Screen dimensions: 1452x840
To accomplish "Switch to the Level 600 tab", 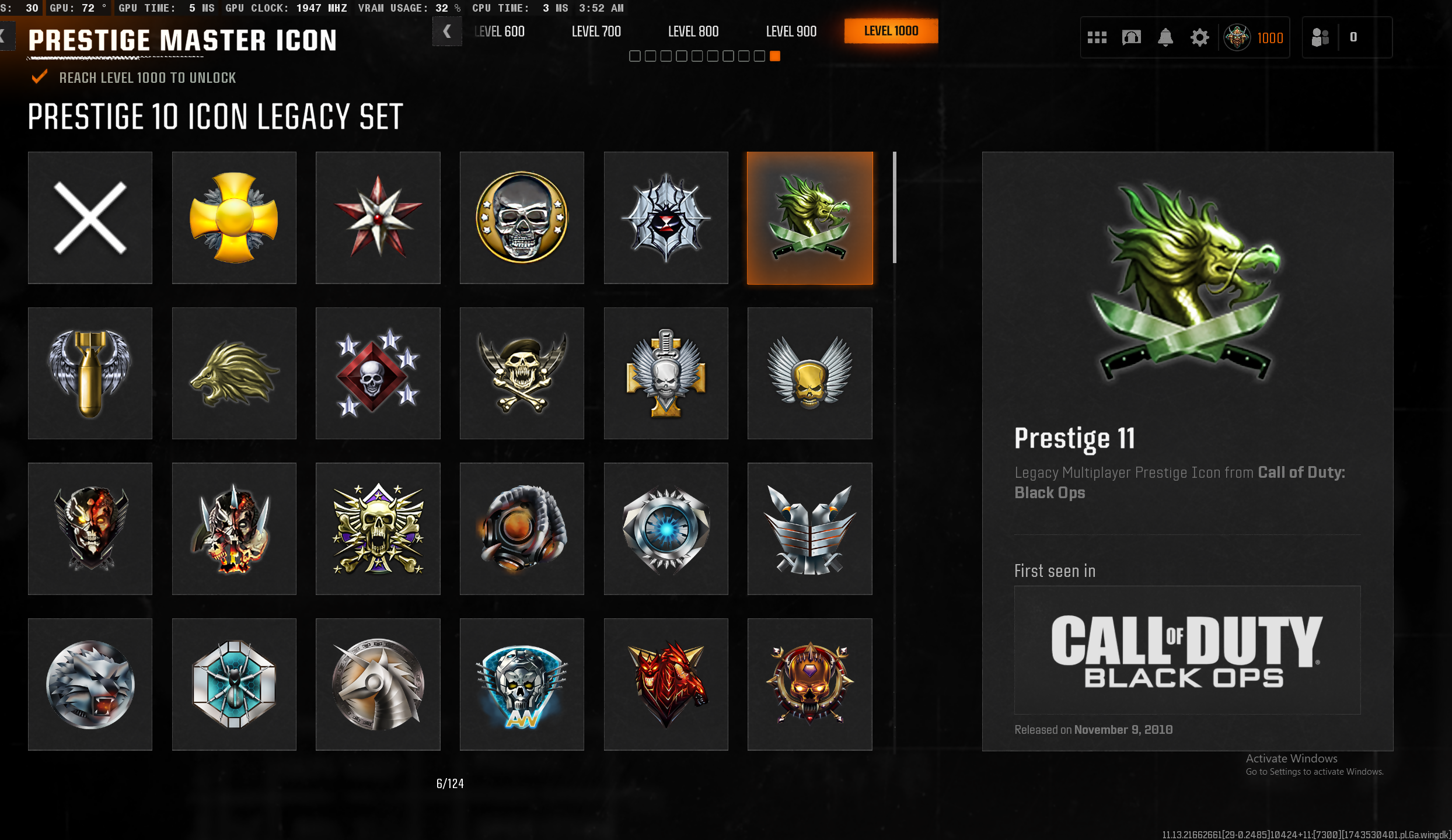I will click(x=500, y=32).
